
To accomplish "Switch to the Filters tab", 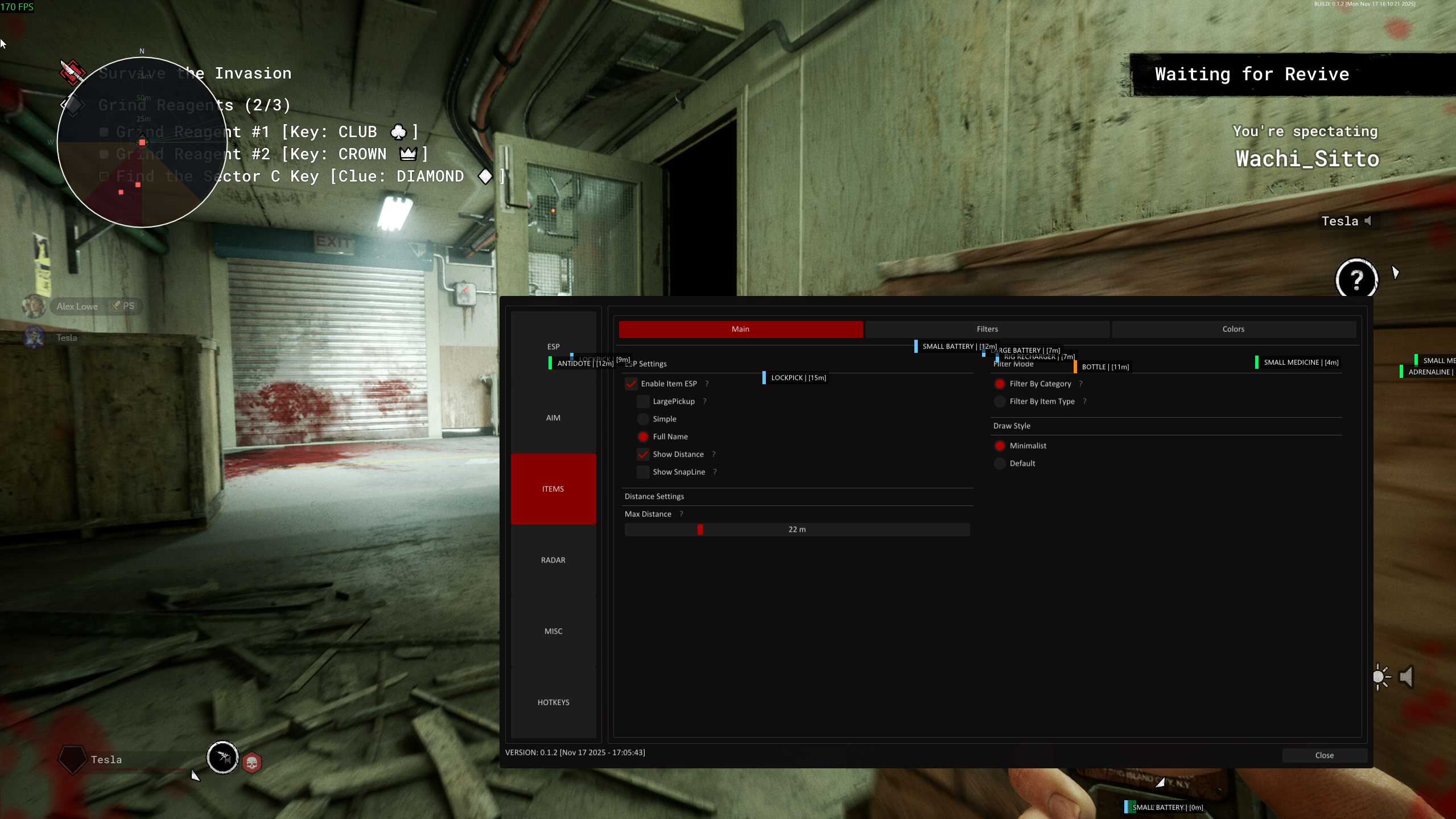I will (987, 329).
